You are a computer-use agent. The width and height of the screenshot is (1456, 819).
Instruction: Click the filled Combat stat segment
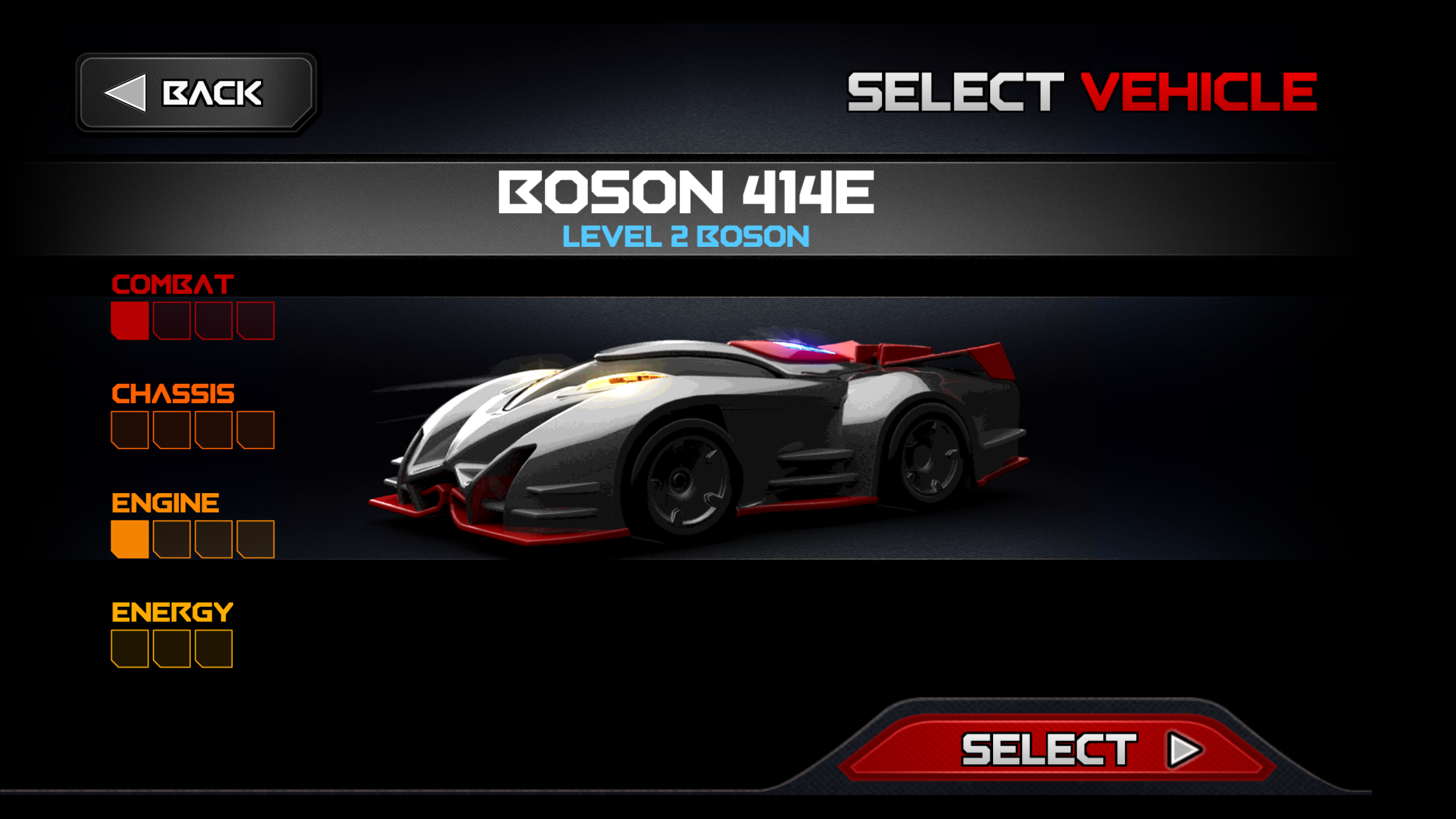coord(130,321)
